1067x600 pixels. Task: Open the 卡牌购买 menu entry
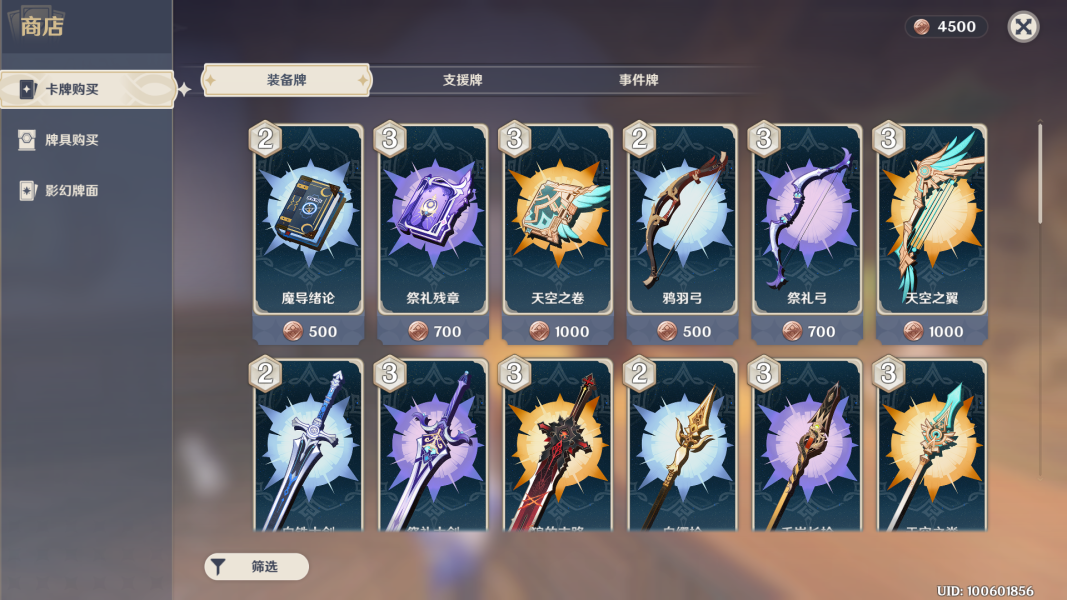pos(86,89)
